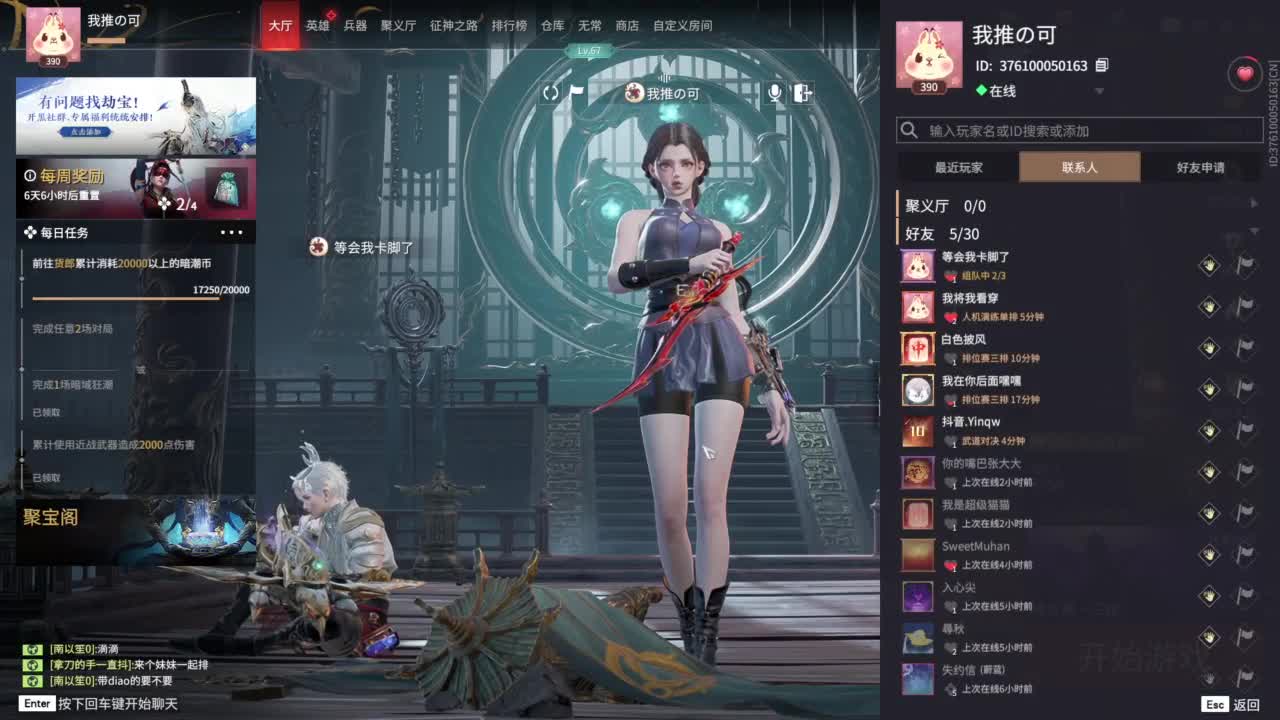The height and width of the screenshot is (720, 1280).
Task: Click the more options dots on 每日任务 panel
Action: (234, 232)
